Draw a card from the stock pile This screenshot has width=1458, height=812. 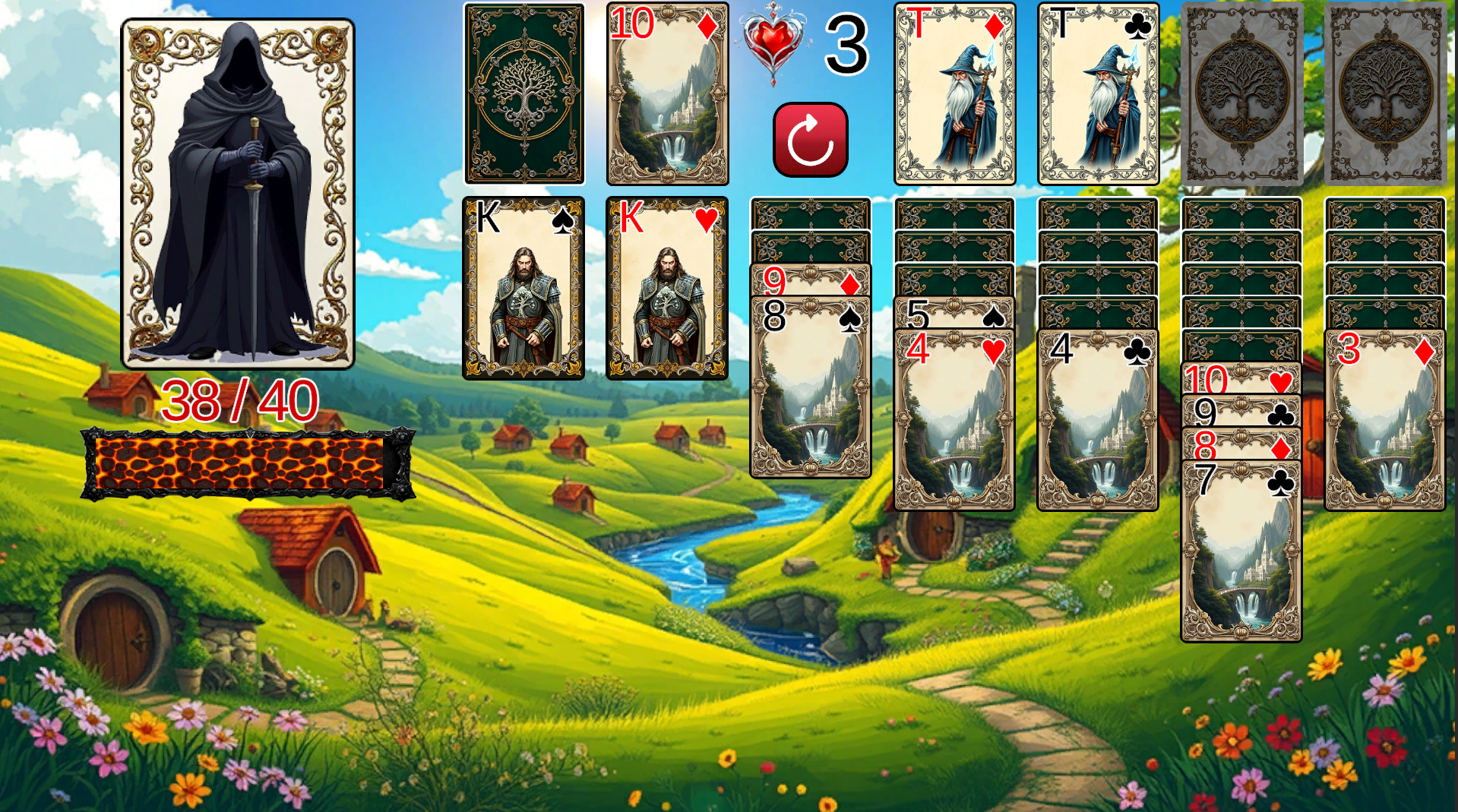pos(524,93)
